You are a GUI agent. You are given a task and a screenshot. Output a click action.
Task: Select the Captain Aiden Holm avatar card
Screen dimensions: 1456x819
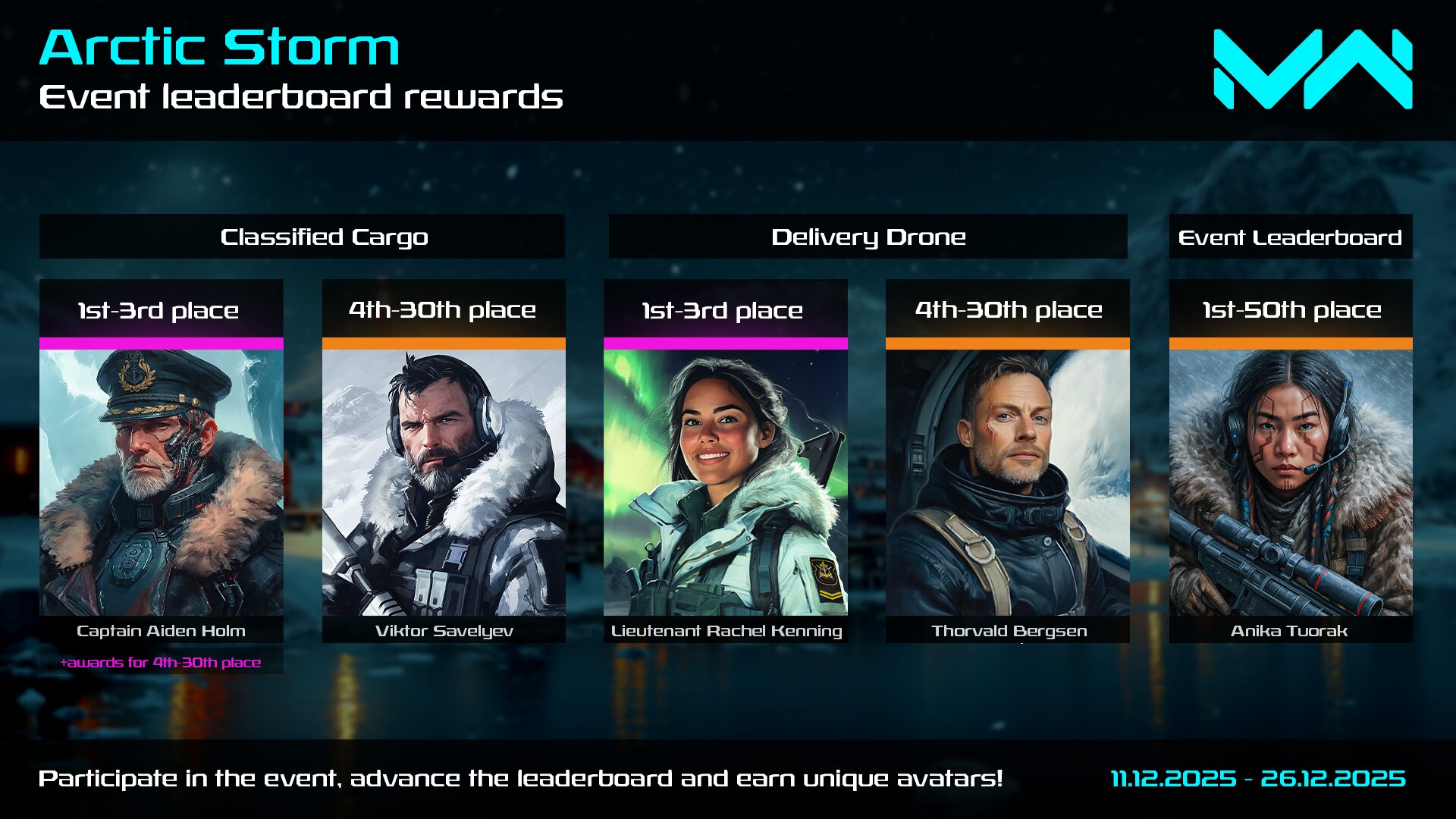tap(162, 482)
